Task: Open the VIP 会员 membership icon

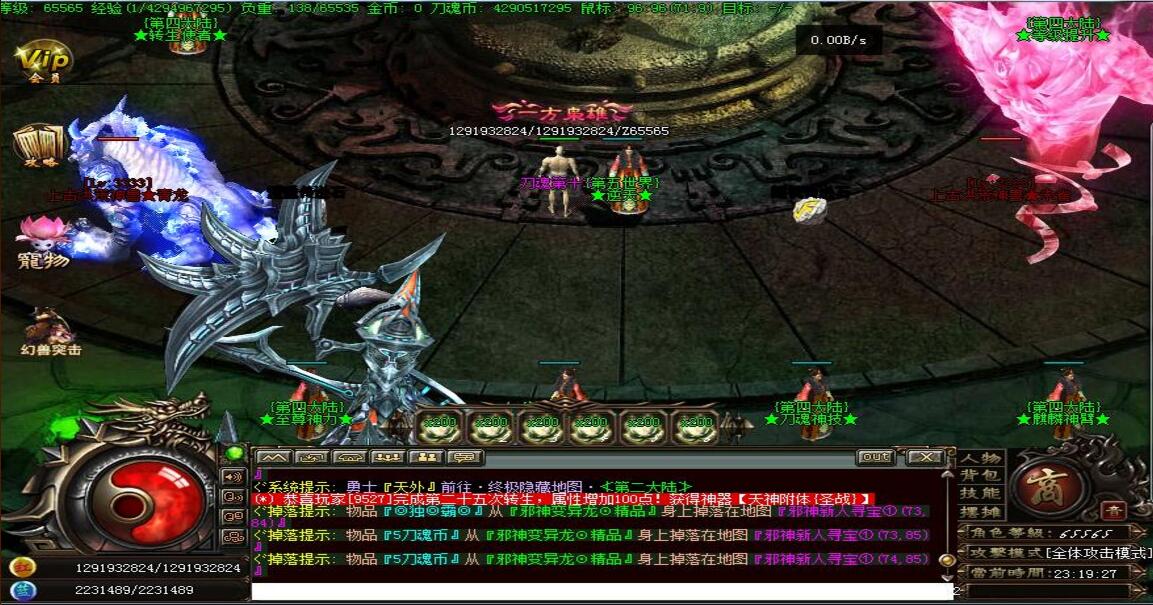Action: (x=43, y=59)
